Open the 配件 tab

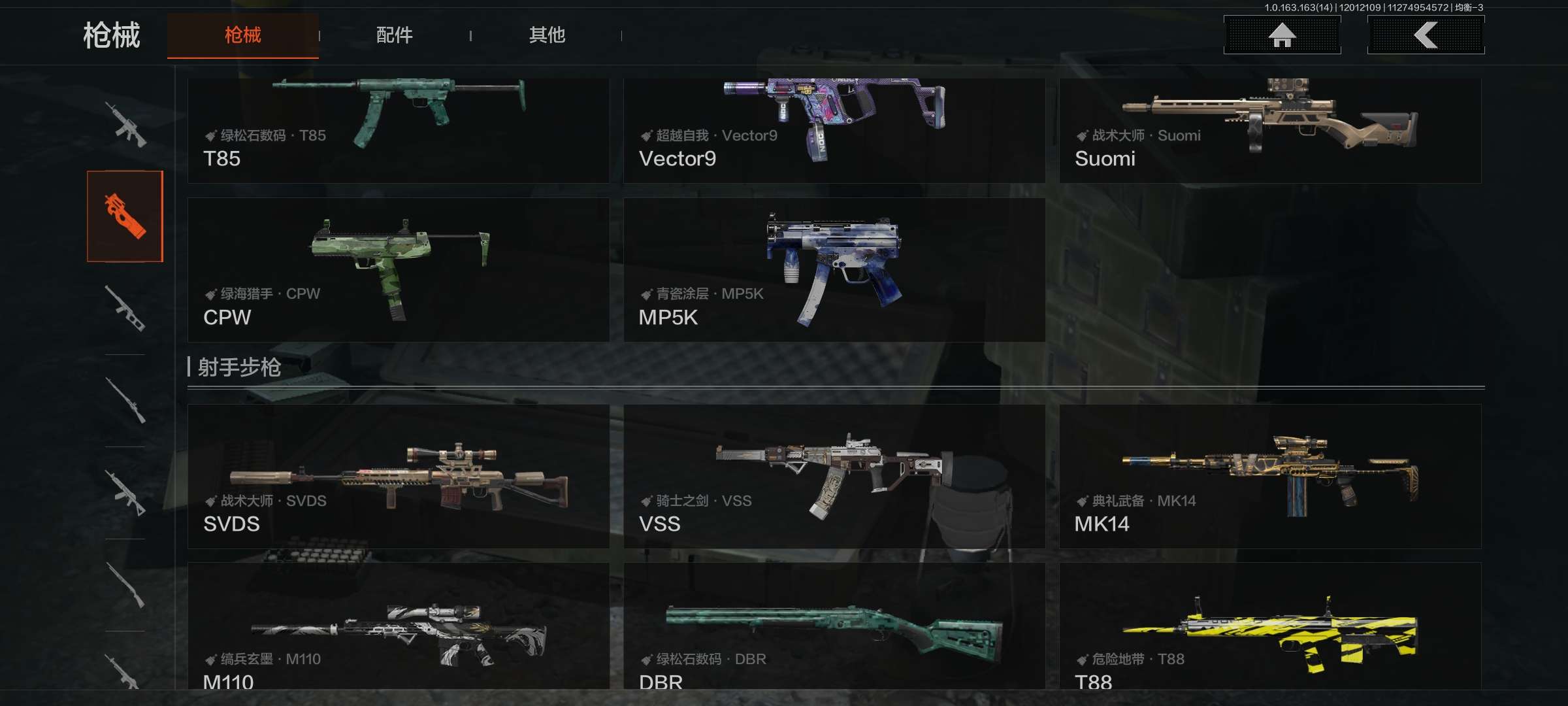(394, 35)
